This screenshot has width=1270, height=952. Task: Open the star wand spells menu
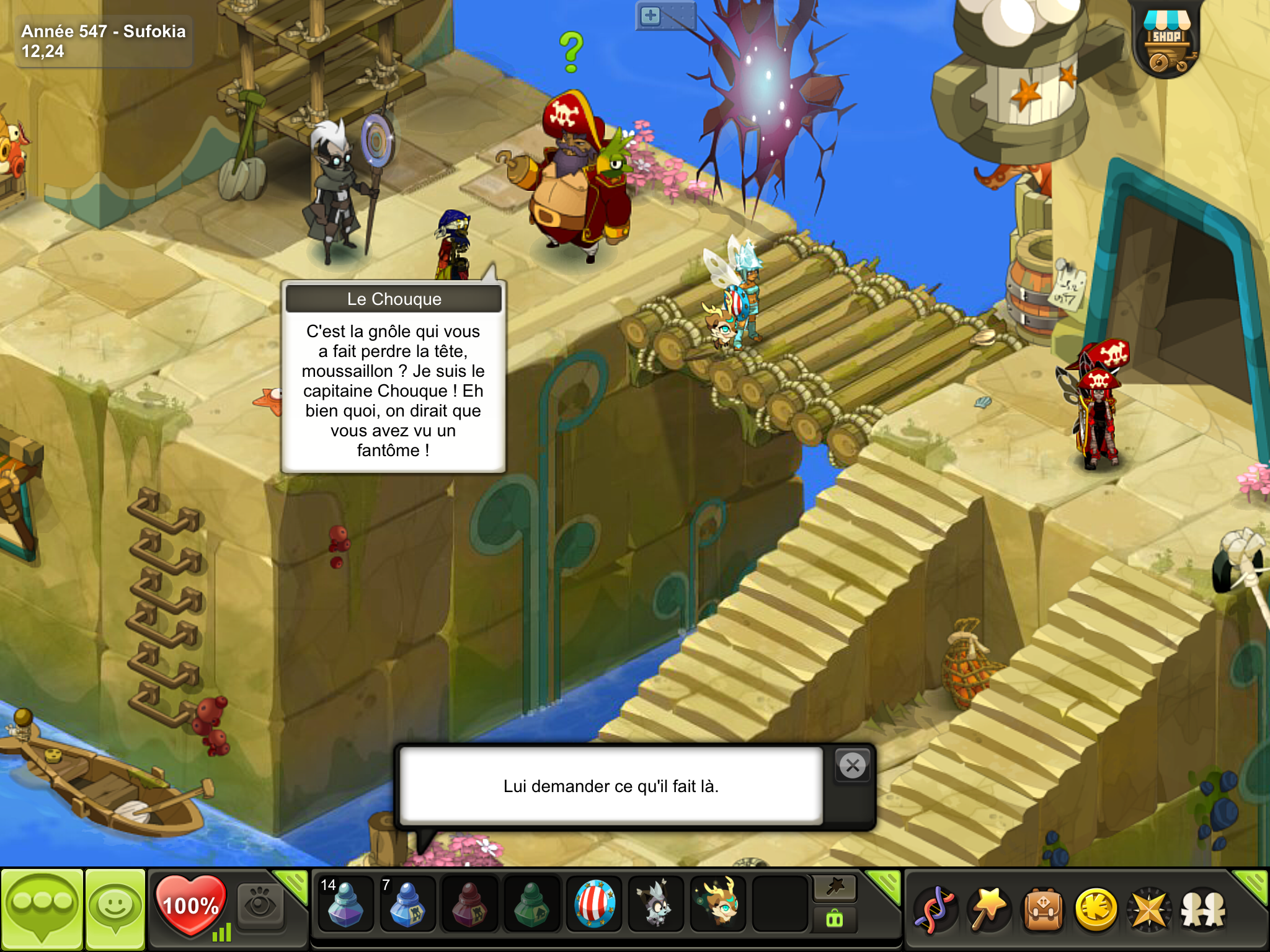[989, 910]
